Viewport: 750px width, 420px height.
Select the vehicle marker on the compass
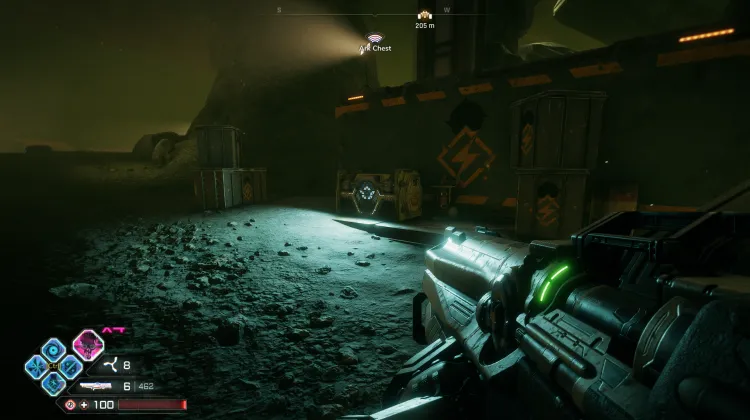point(425,15)
